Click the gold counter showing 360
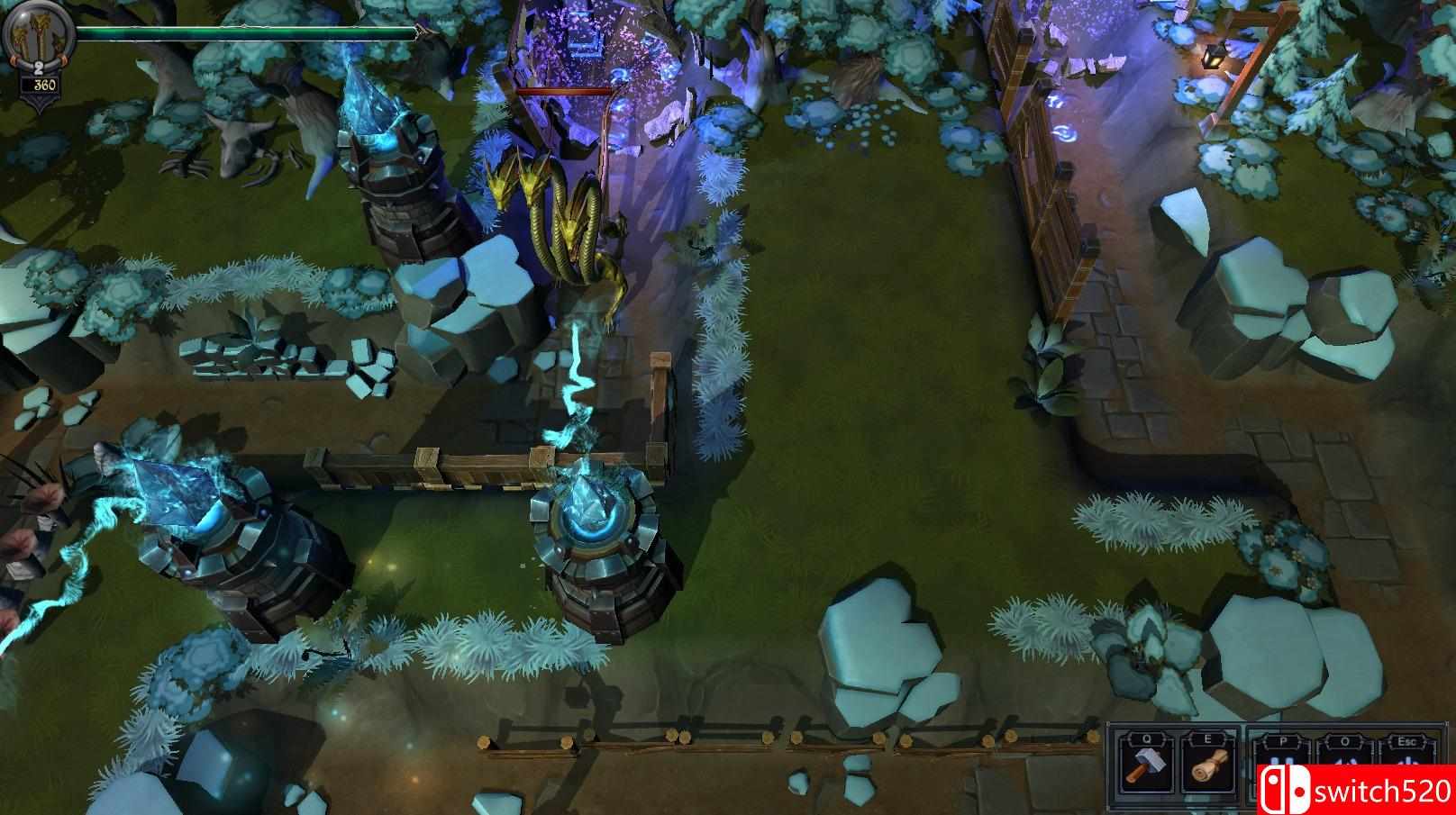 (43, 85)
